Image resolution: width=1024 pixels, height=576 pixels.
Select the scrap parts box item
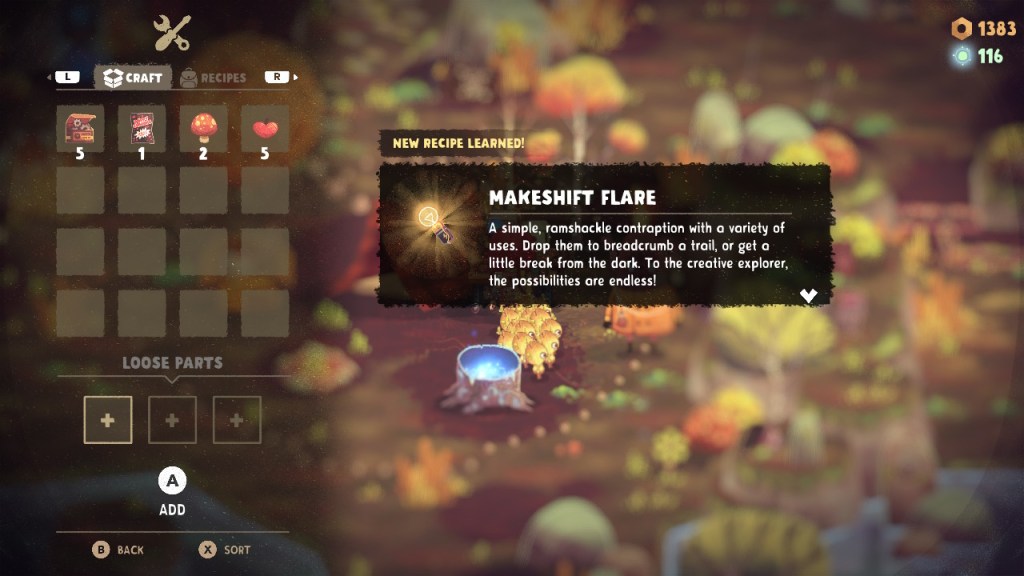click(80, 129)
